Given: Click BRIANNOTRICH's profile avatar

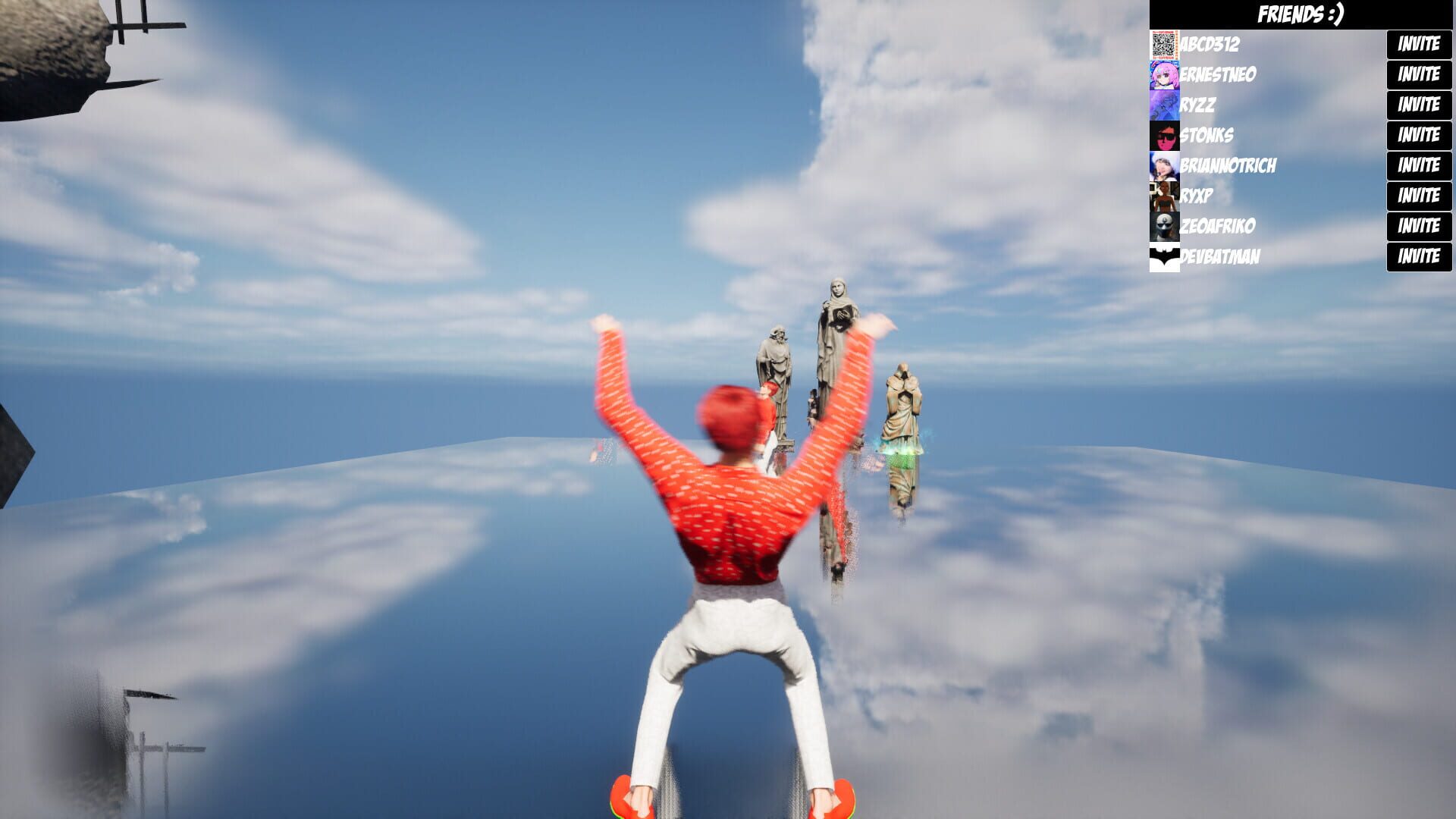Looking at the screenshot, I should [x=1164, y=166].
